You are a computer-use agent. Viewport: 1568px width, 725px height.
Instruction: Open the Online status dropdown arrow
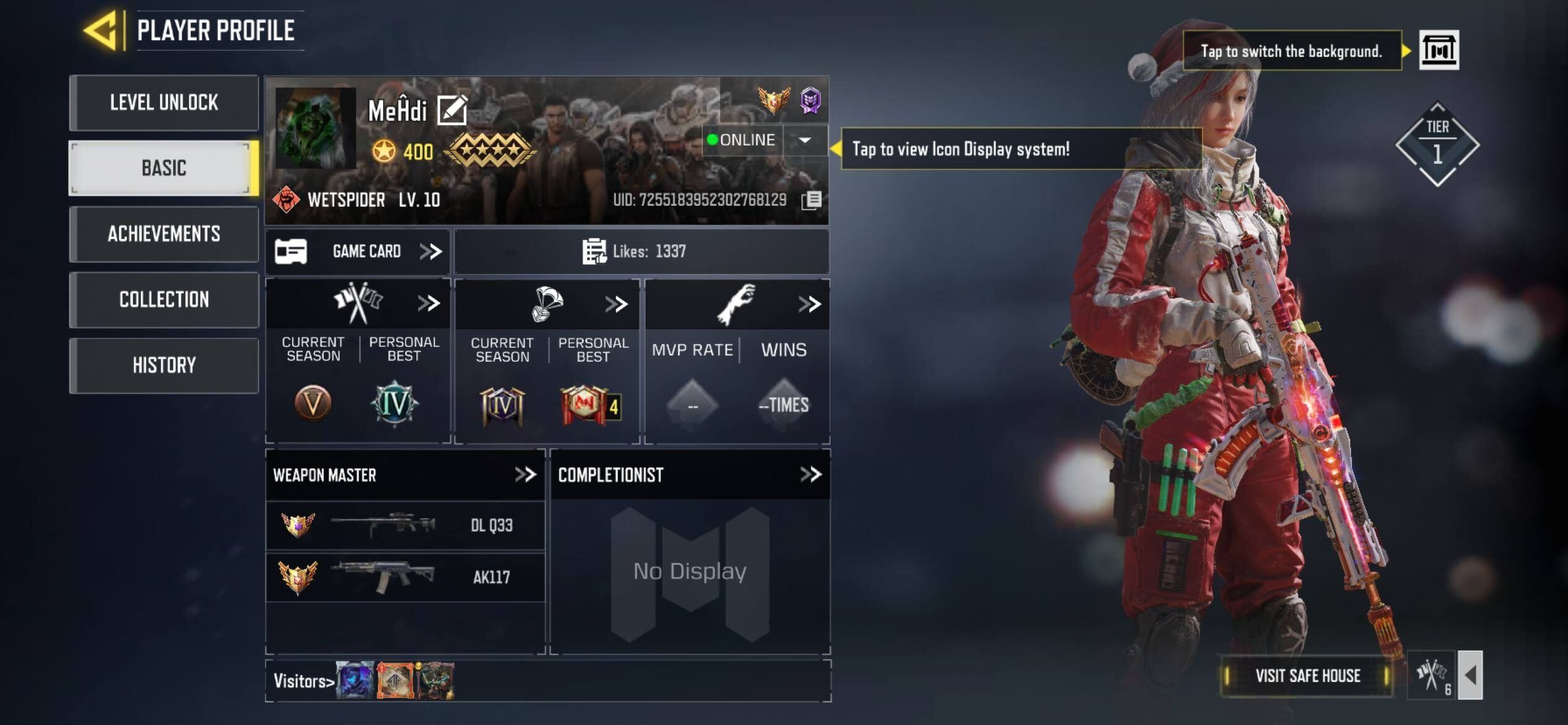coord(804,140)
